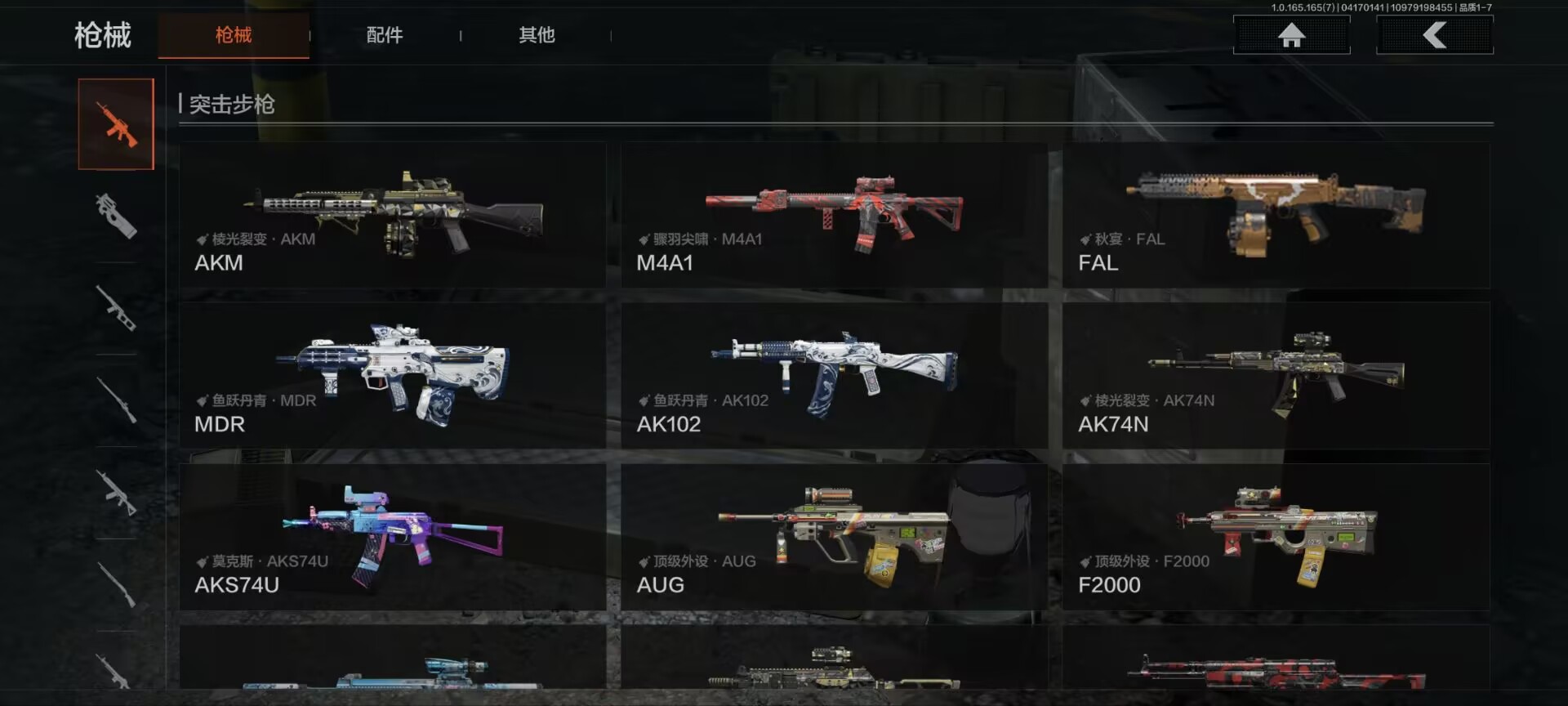This screenshot has height=706, width=1568.
Task: Choose the AK74N weapon card
Action: point(1276,376)
